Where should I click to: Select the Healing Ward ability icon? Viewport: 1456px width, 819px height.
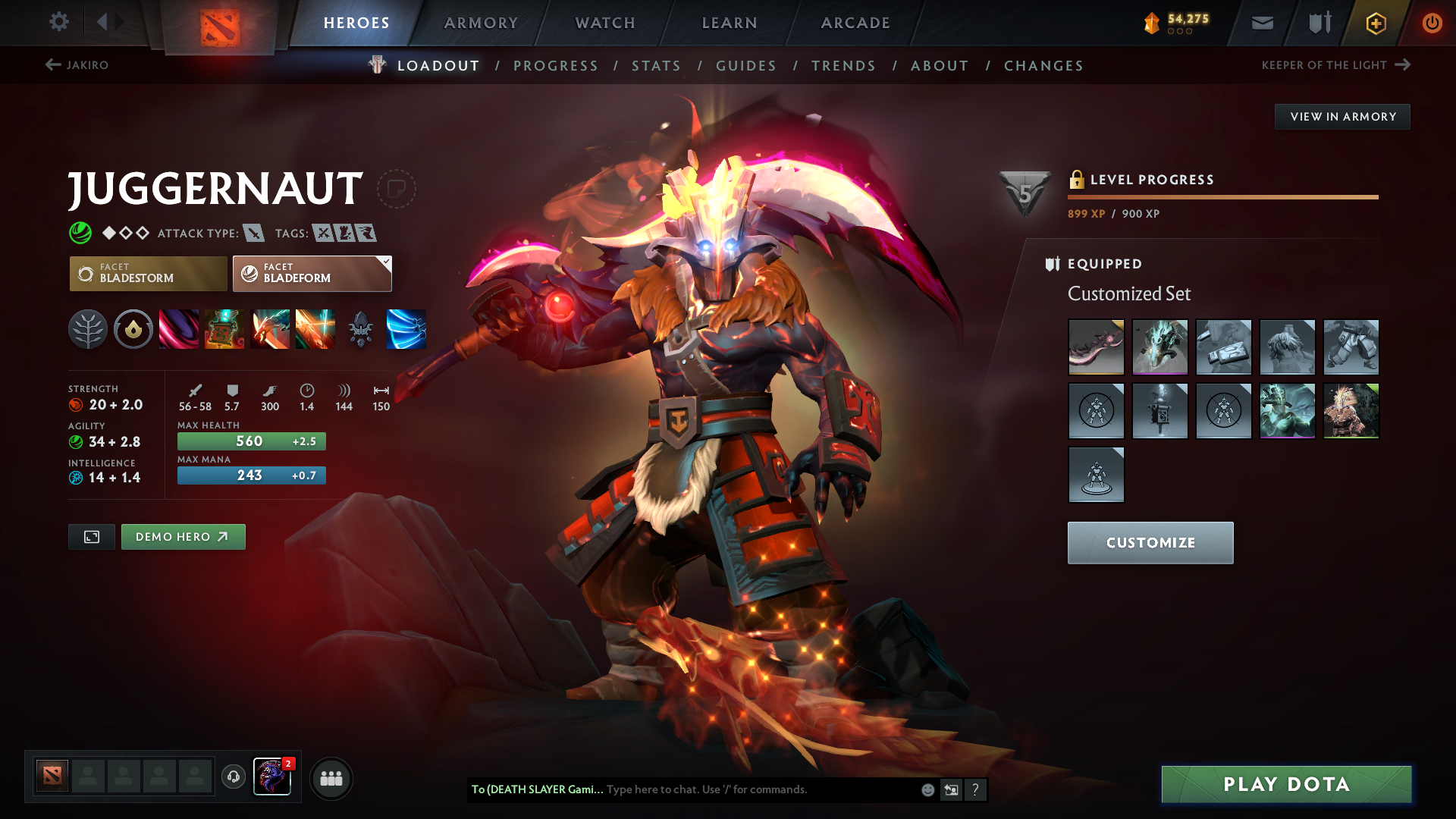pyautogui.click(x=224, y=329)
